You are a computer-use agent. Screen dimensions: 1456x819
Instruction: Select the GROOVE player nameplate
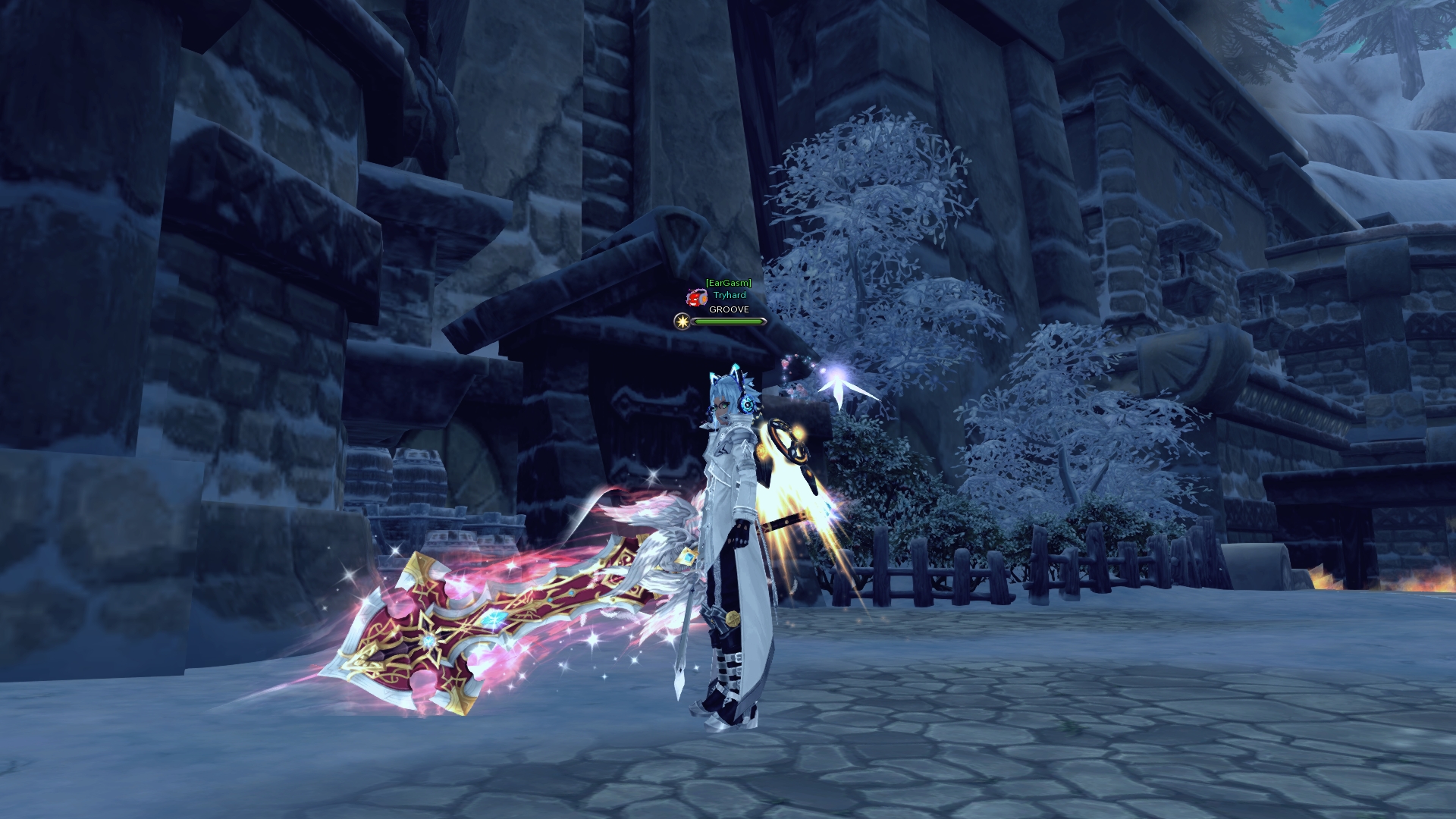coord(728,309)
